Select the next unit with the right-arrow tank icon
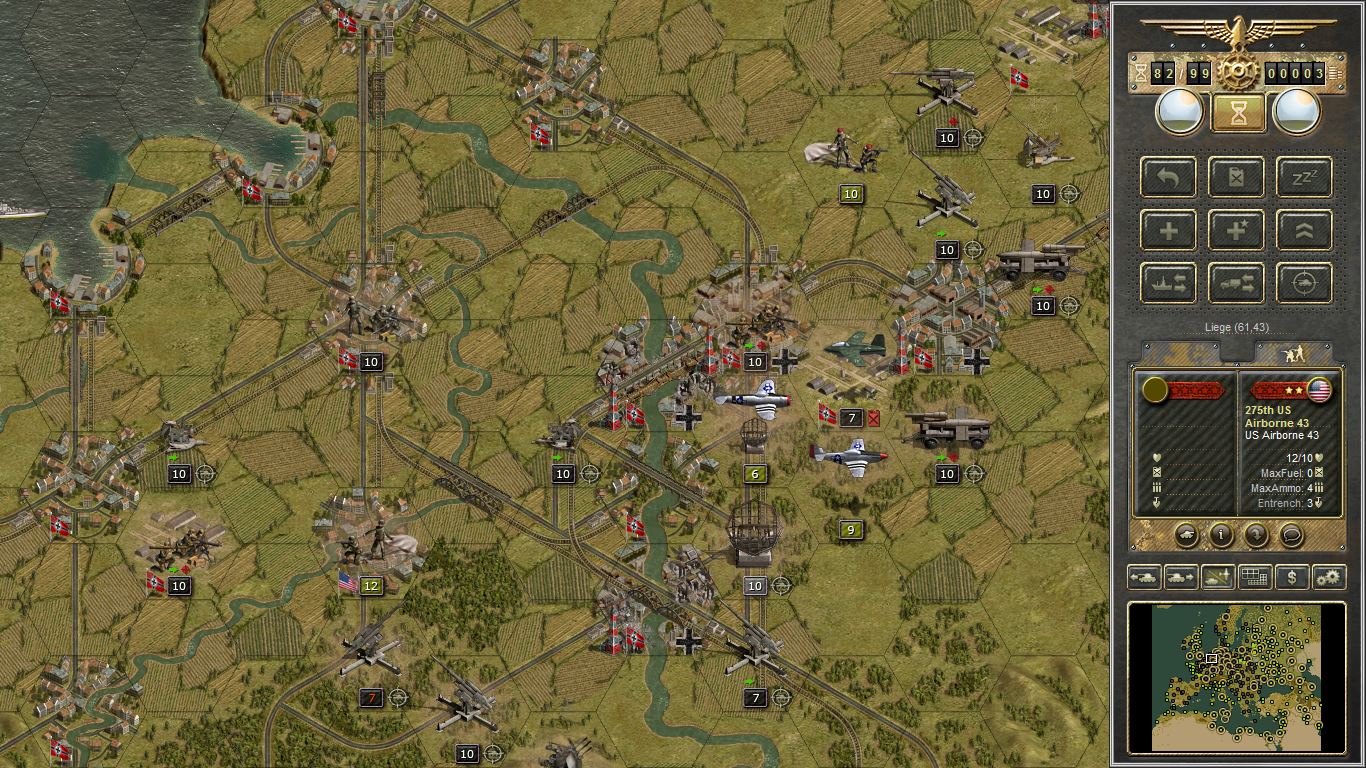The width and height of the screenshot is (1366, 768). [1180, 577]
